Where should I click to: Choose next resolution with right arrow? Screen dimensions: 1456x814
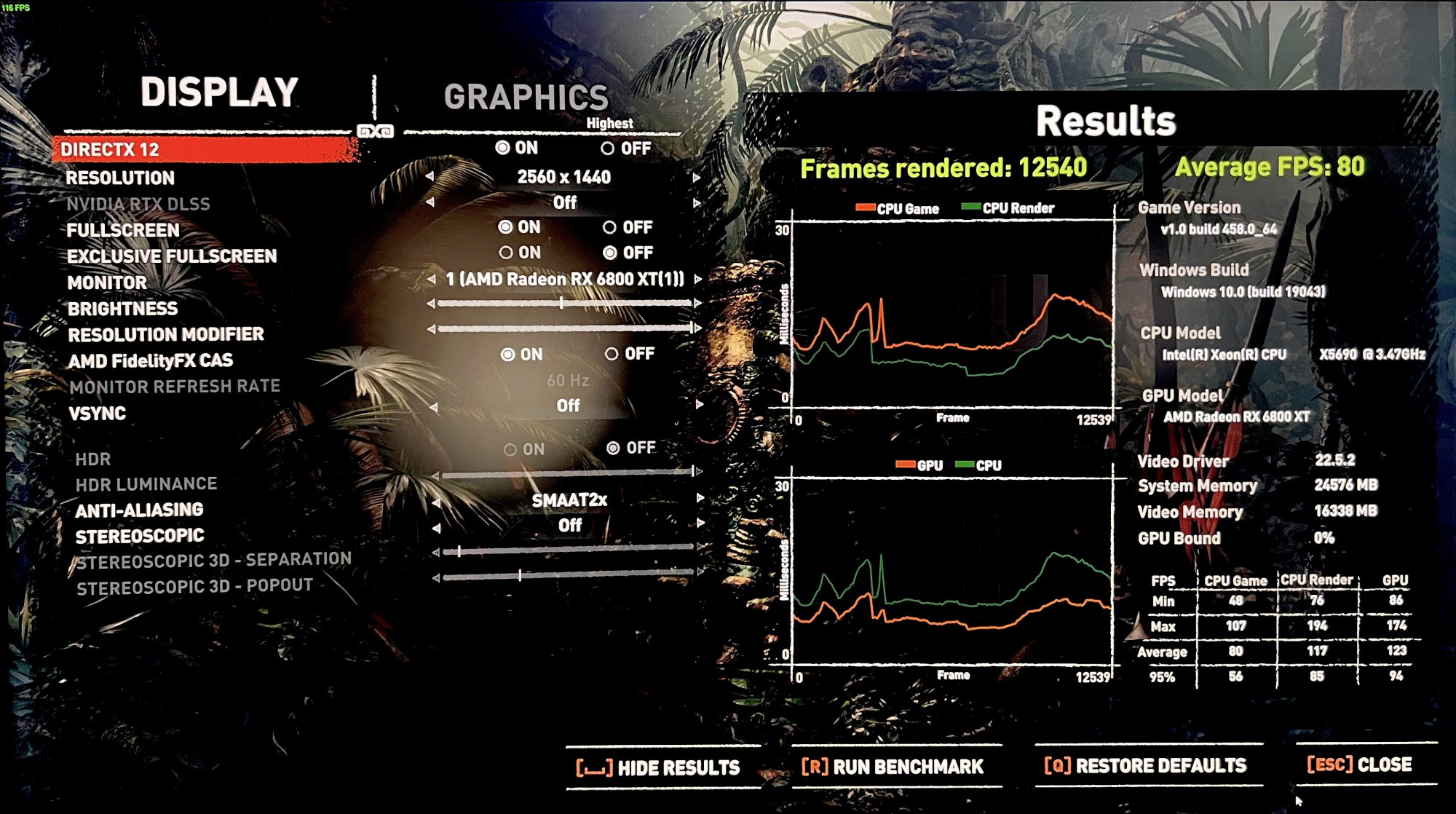[x=697, y=178]
